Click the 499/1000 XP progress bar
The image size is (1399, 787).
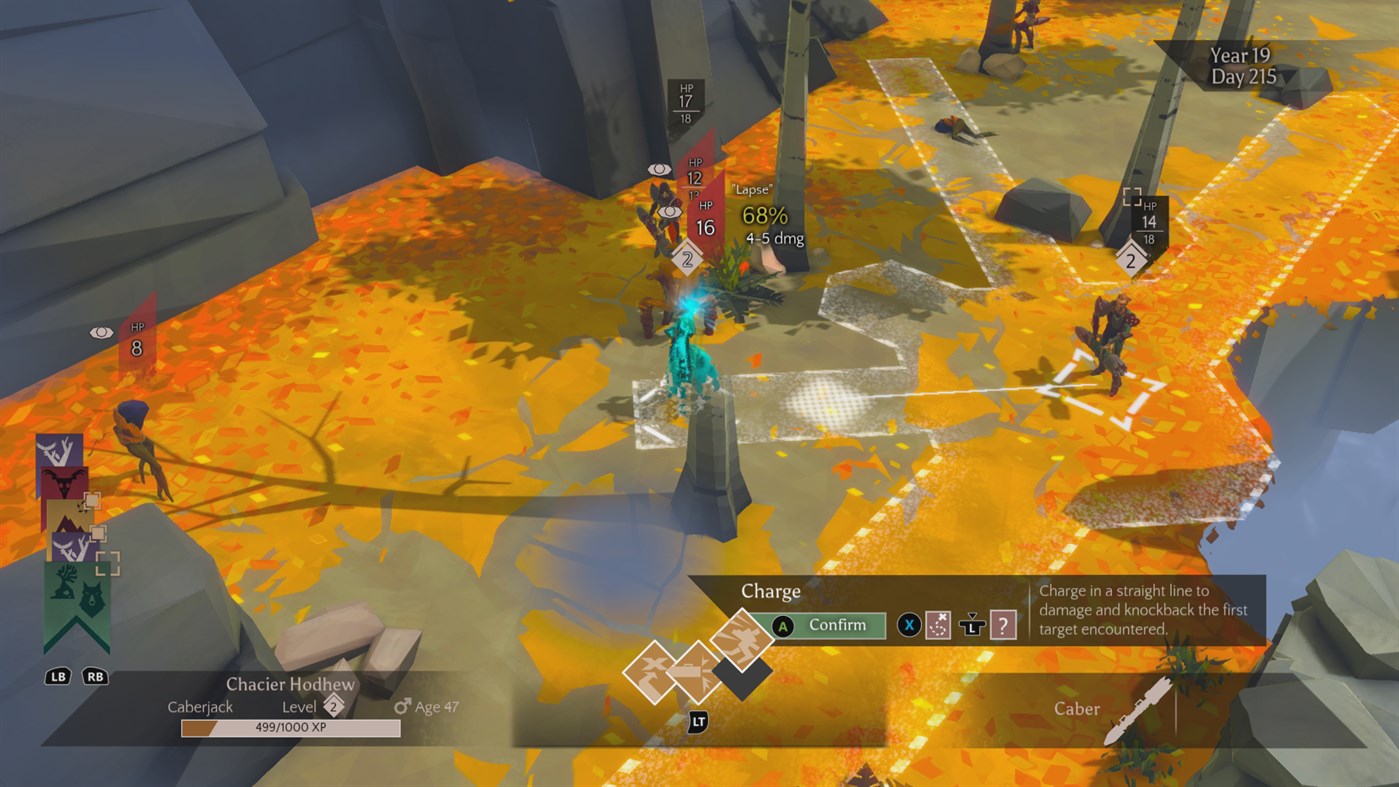pyautogui.click(x=289, y=728)
